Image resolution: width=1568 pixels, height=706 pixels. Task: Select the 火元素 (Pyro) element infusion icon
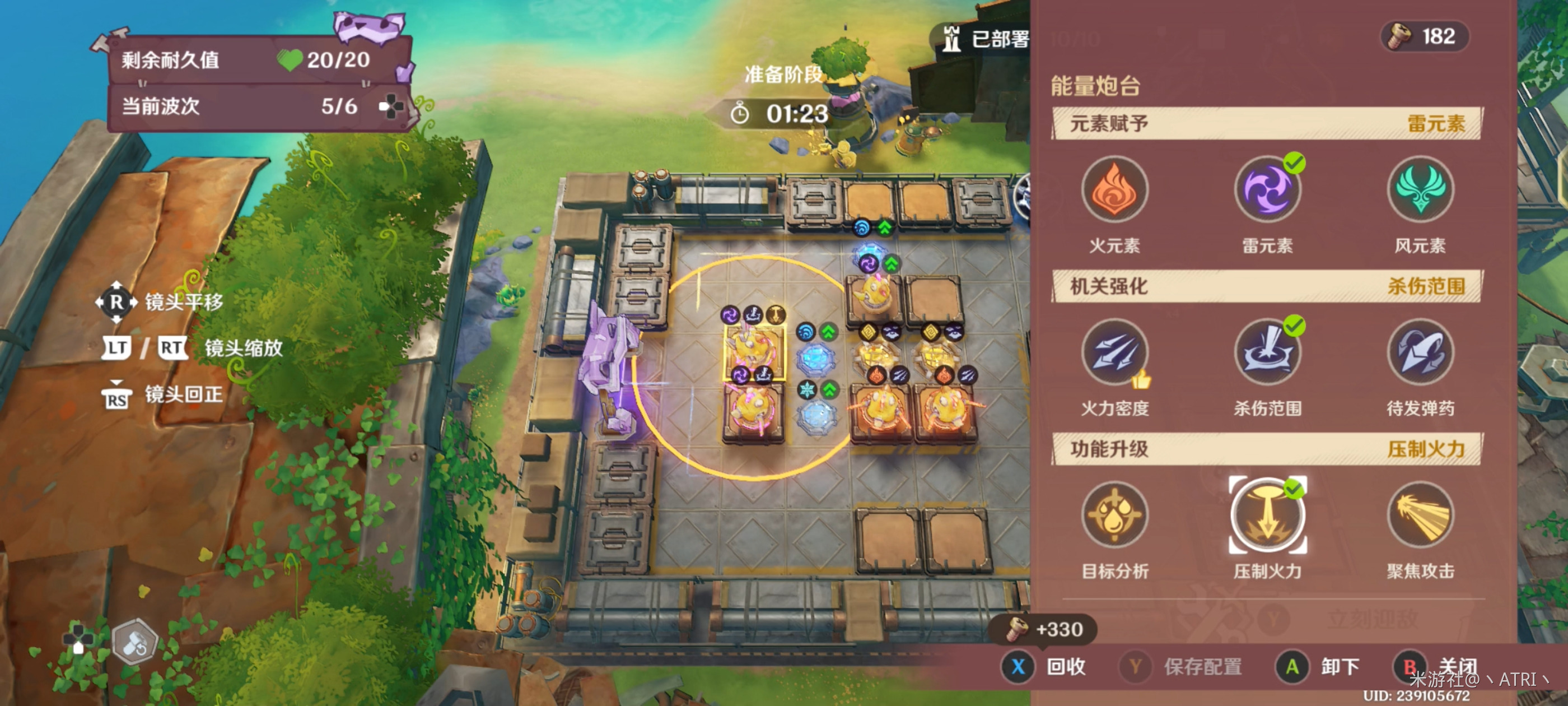[x=1115, y=191]
